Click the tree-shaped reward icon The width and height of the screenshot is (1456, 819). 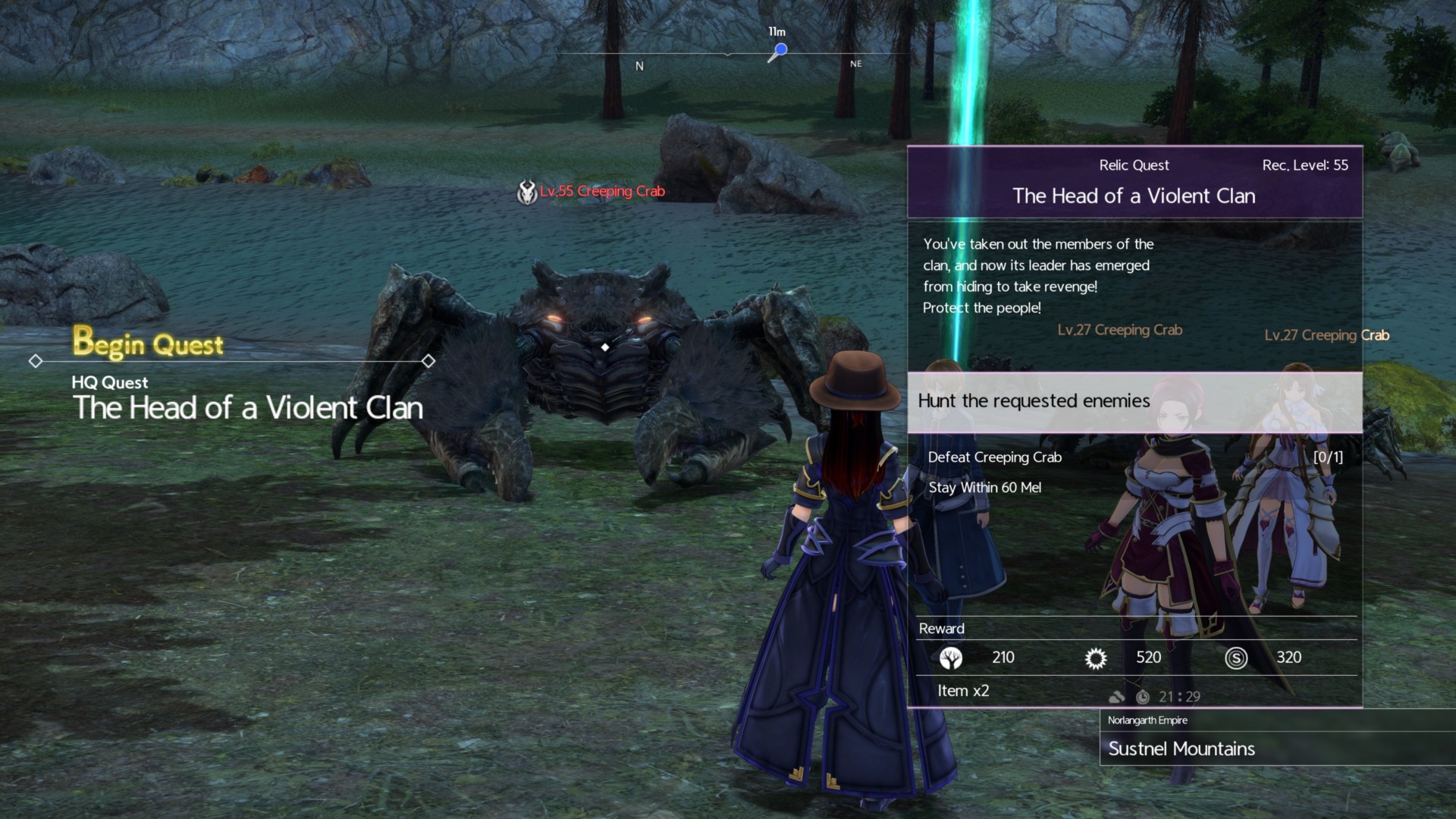tap(950, 658)
